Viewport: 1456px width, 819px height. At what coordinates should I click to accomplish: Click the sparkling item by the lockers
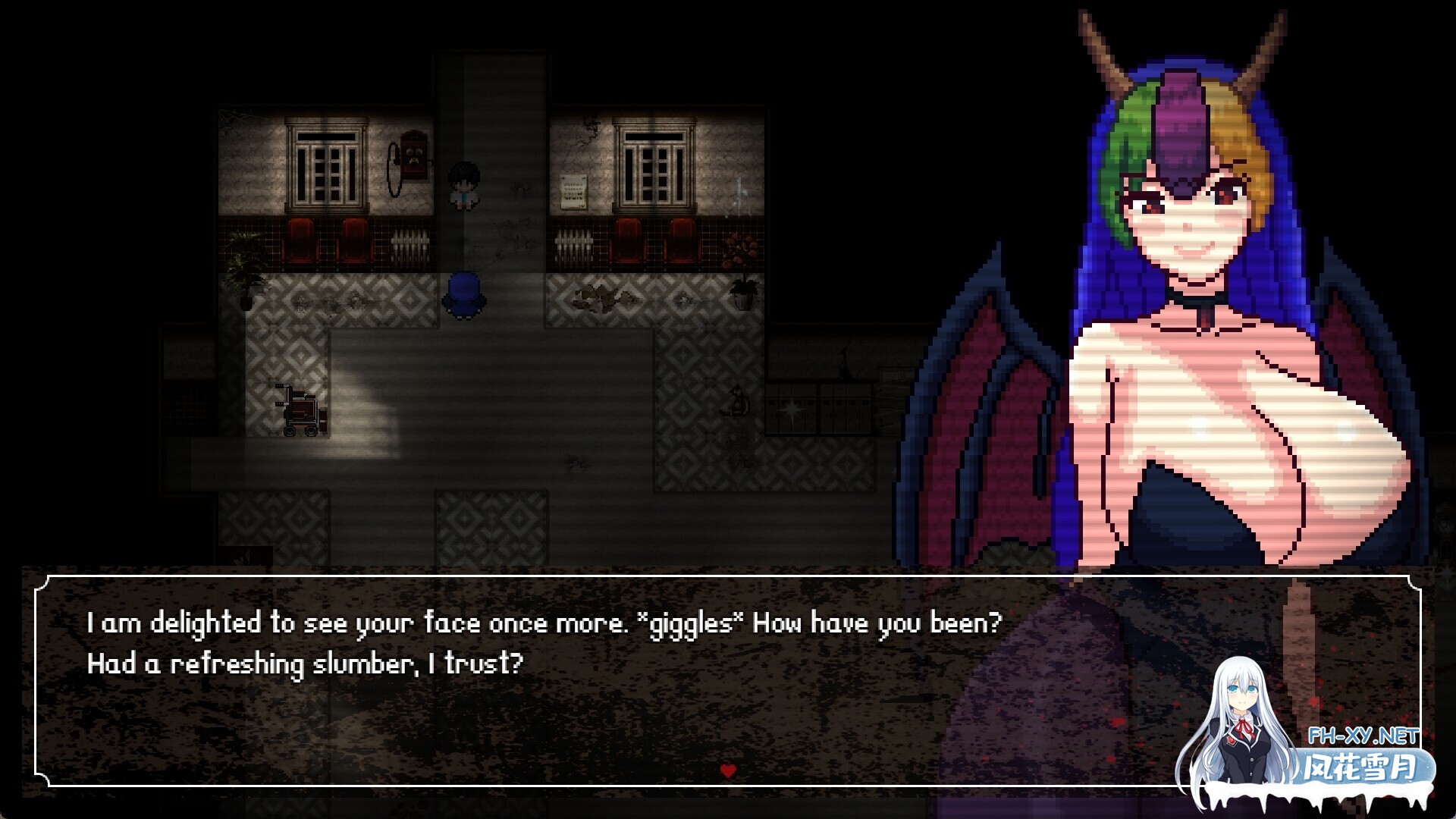coord(792,409)
